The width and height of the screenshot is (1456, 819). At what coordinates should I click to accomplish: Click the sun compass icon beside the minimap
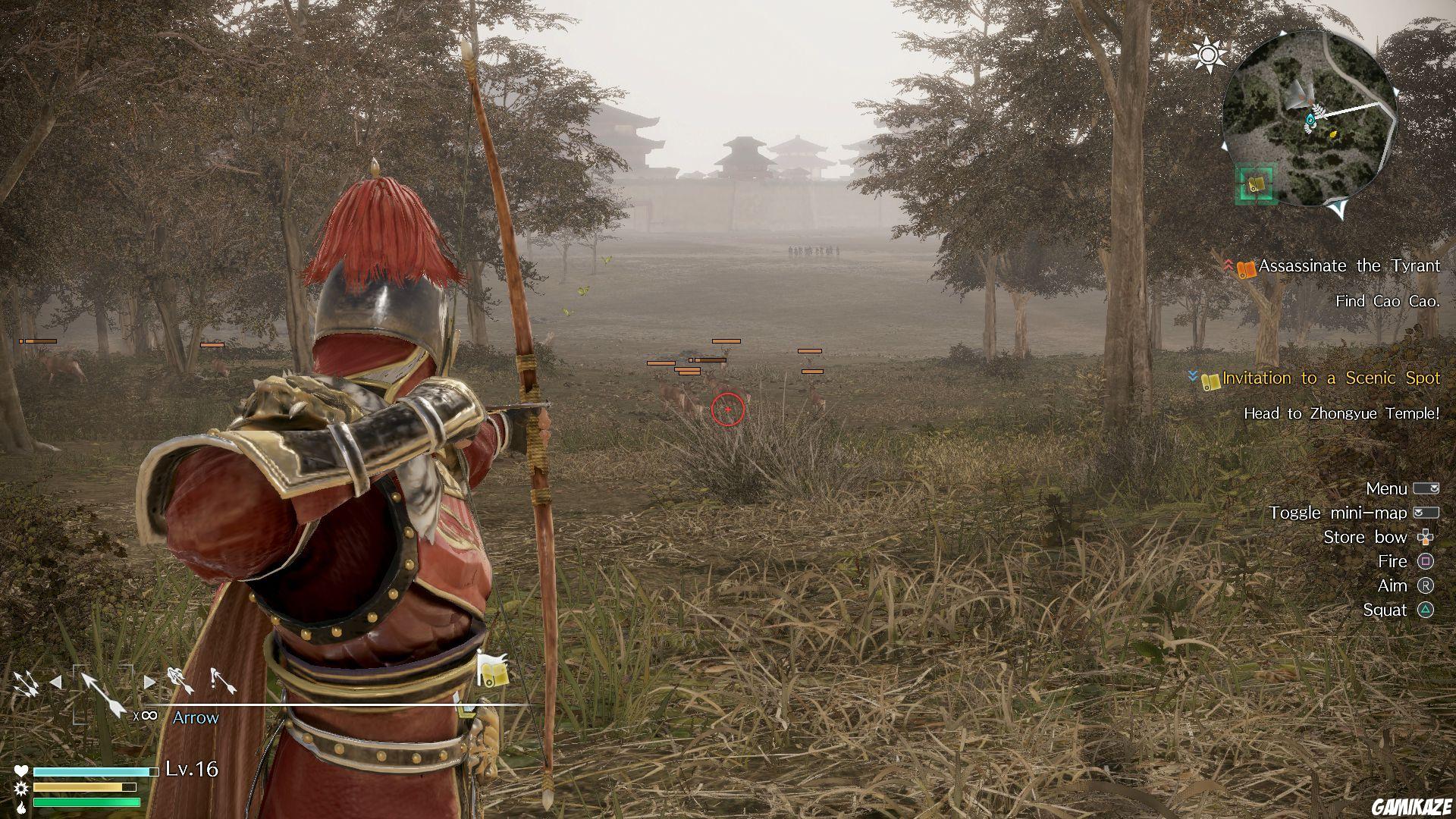click(1209, 54)
